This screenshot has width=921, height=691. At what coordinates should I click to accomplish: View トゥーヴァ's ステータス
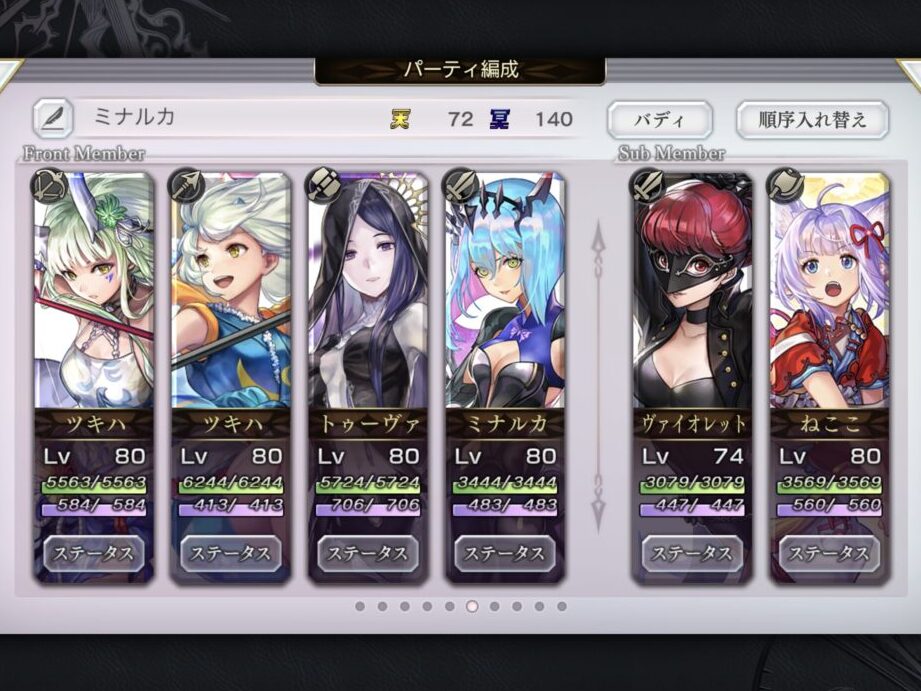click(x=368, y=553)
